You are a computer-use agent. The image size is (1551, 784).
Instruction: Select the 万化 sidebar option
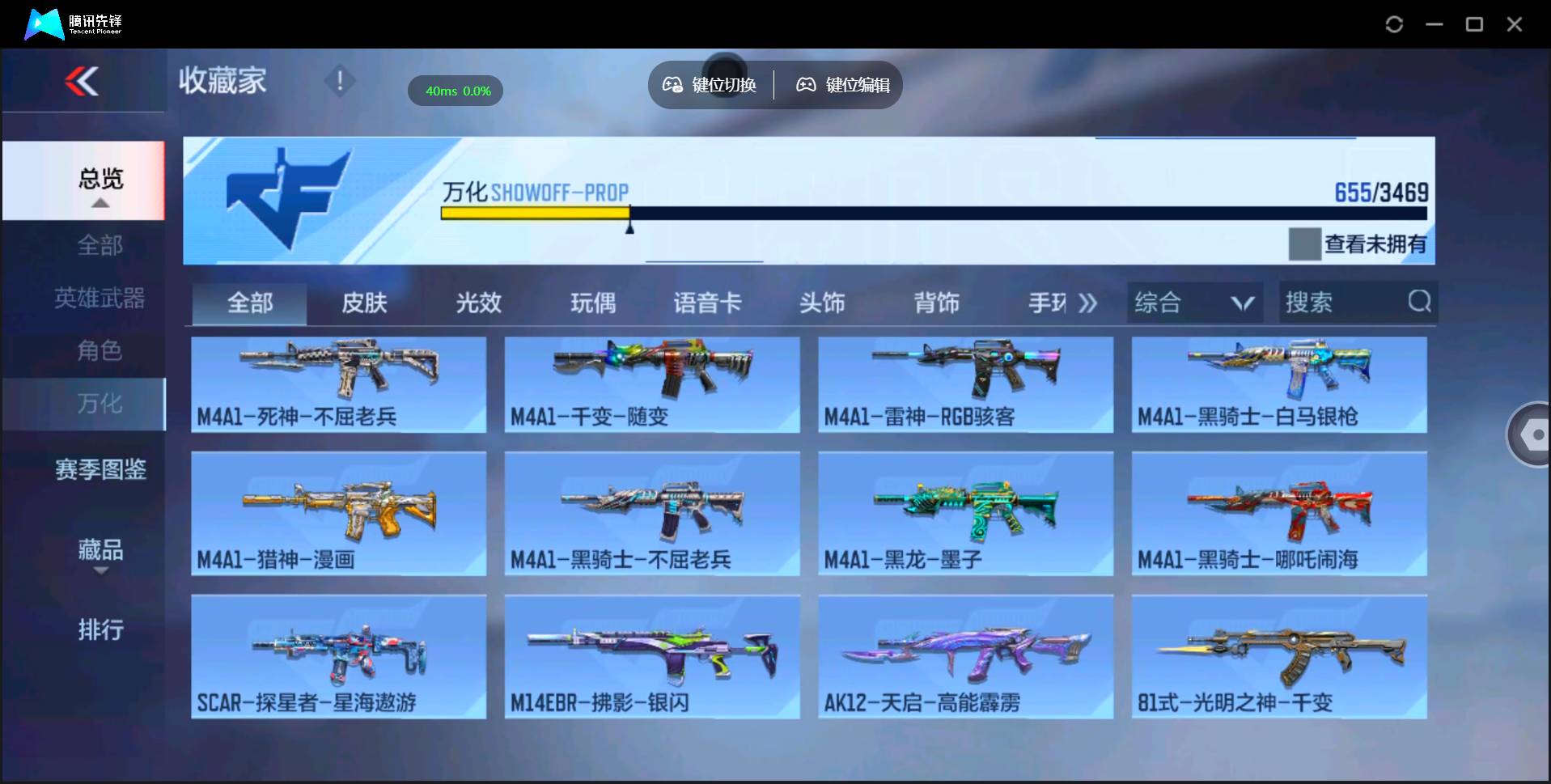point(100,404)
